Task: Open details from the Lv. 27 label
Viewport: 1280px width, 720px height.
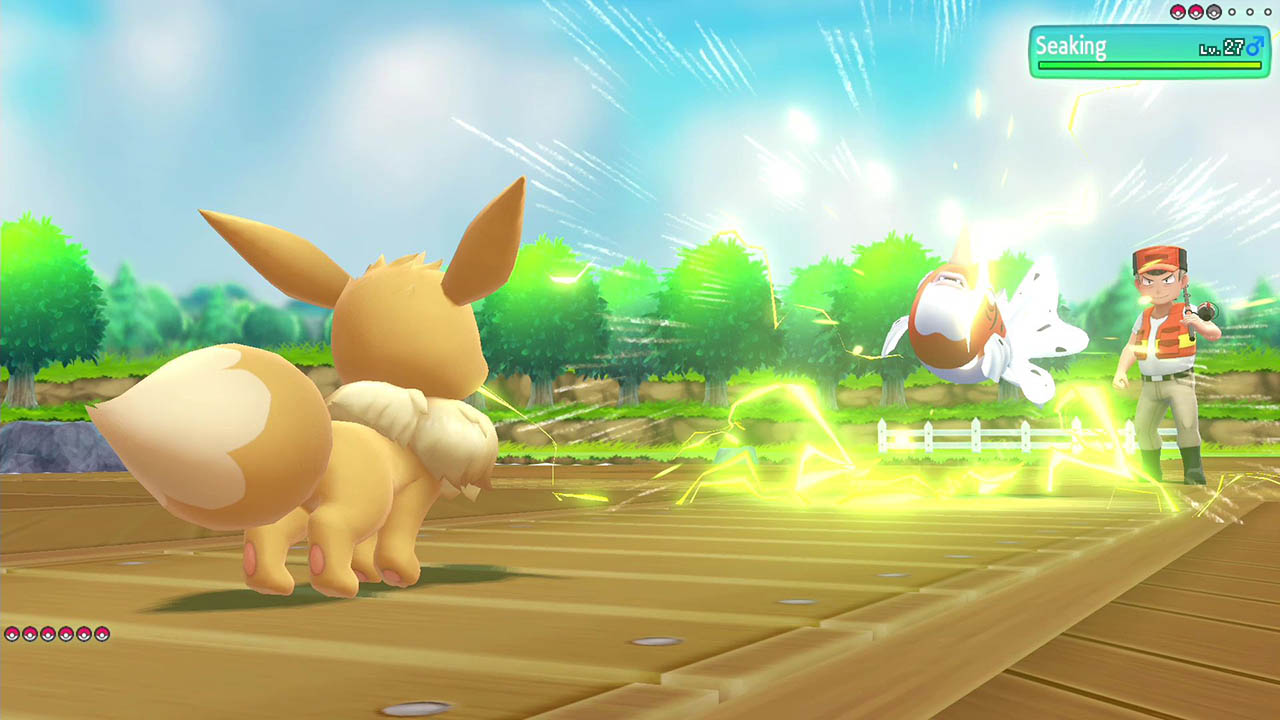Action: click(1225, 48)
